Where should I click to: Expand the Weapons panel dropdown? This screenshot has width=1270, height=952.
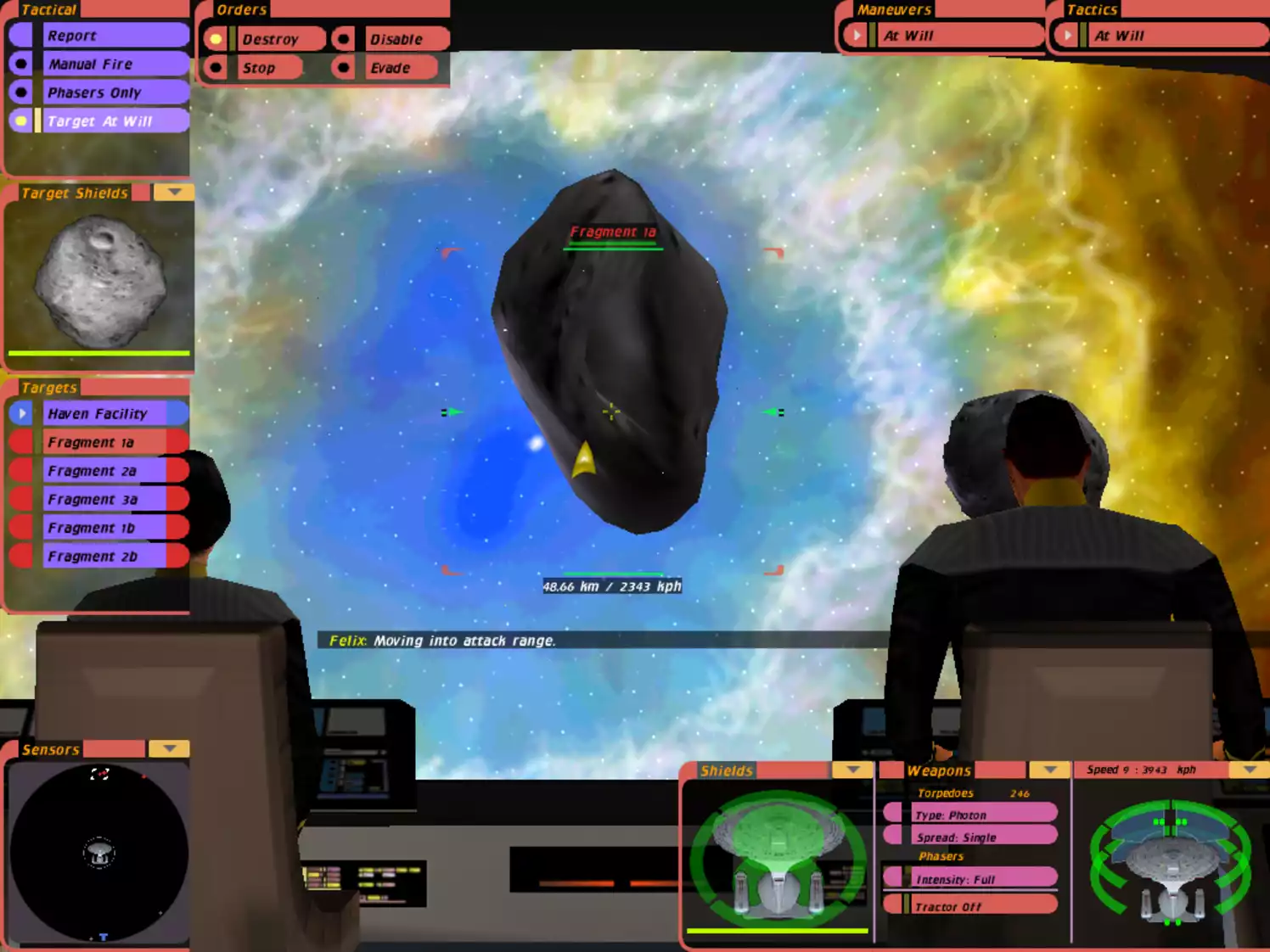1049,770
